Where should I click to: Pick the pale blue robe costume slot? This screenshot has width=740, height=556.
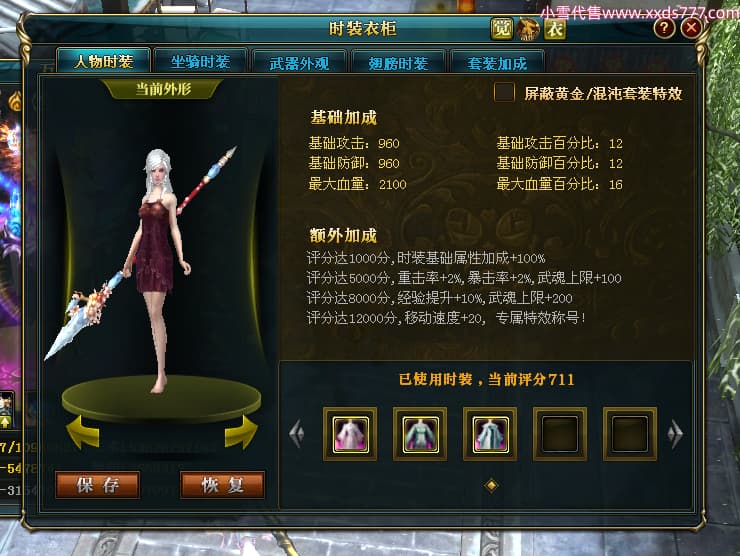pyautogui.click(x=490, y=433)
